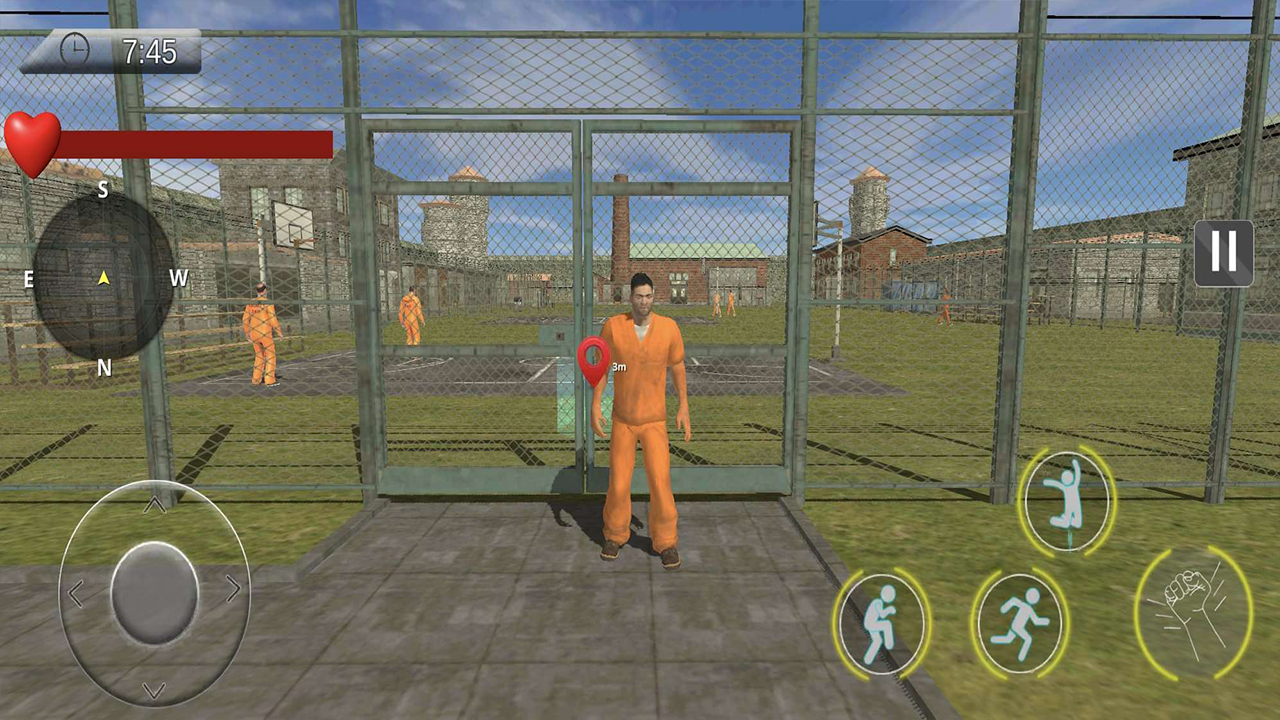The image size is (1280, 720).
Task: Tap the yellow compass needle on the minimap
Action: (x=104, y=280)
